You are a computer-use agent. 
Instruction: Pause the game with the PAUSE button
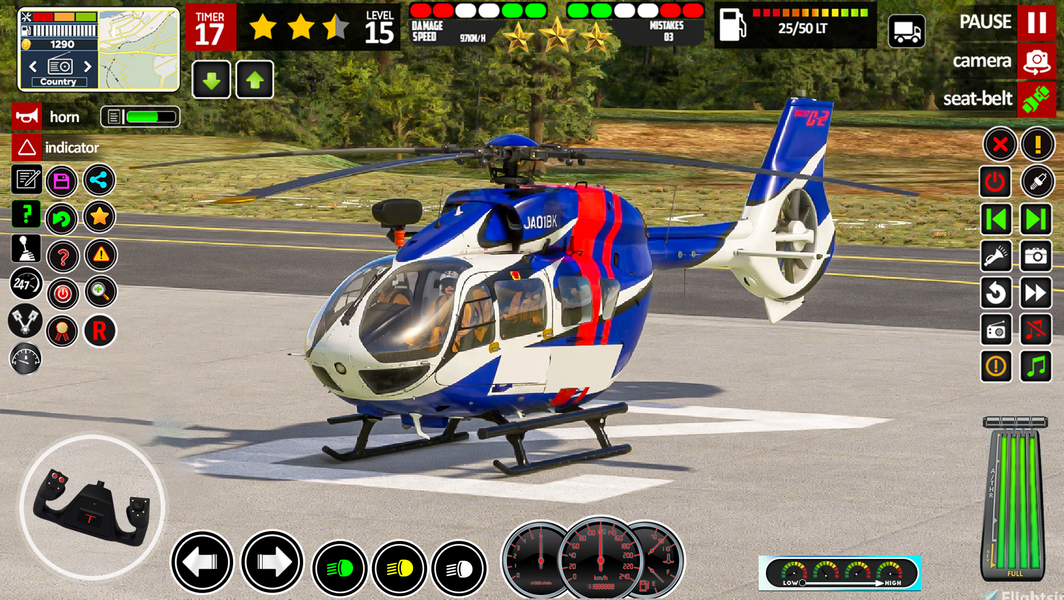pyautogui.click(x=1036, y=22)
